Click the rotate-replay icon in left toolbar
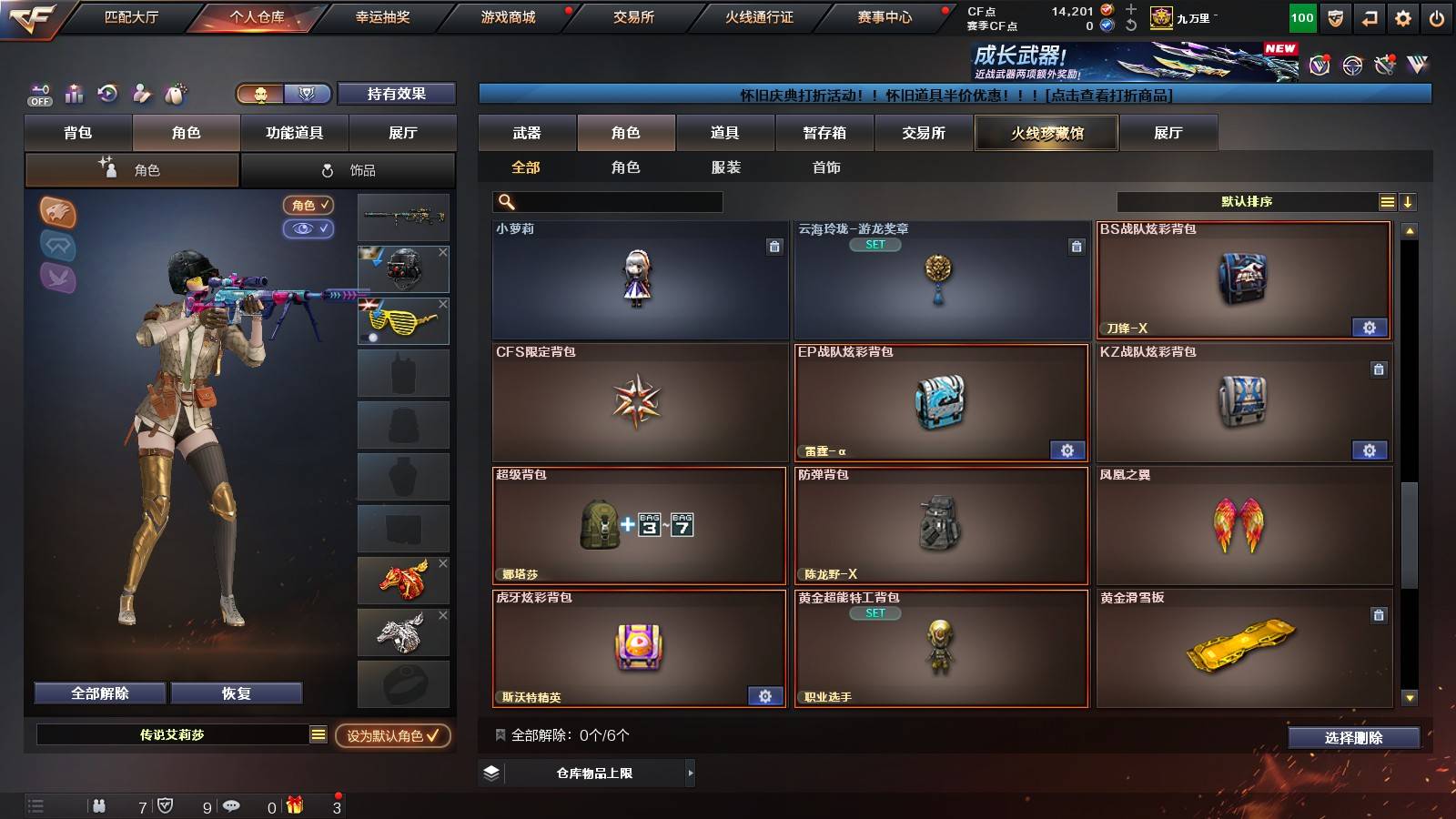Viewport: 1456px width, 819px height. (x=106, y=94)
